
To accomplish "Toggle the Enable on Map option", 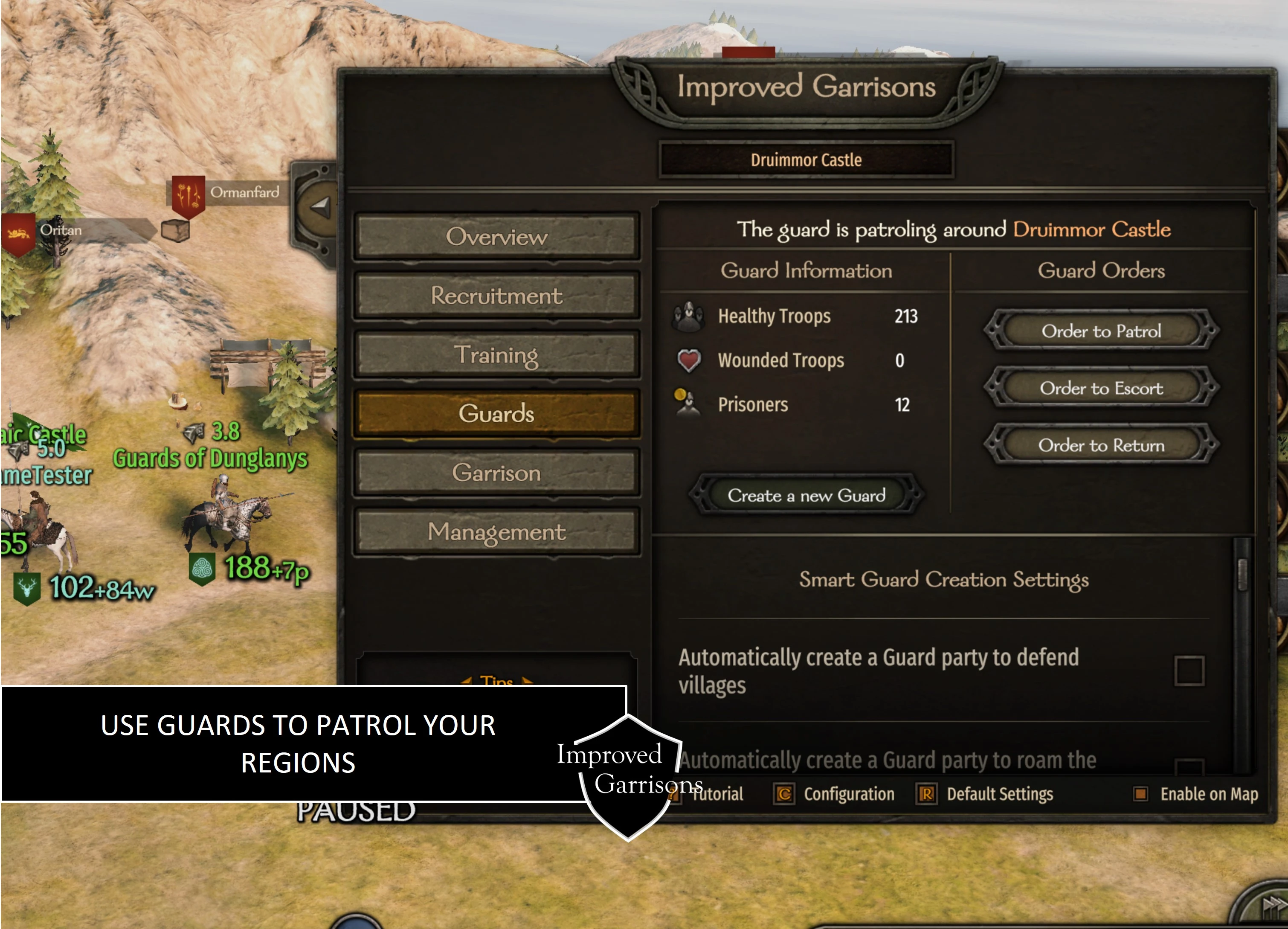I will click(1141, 794).
